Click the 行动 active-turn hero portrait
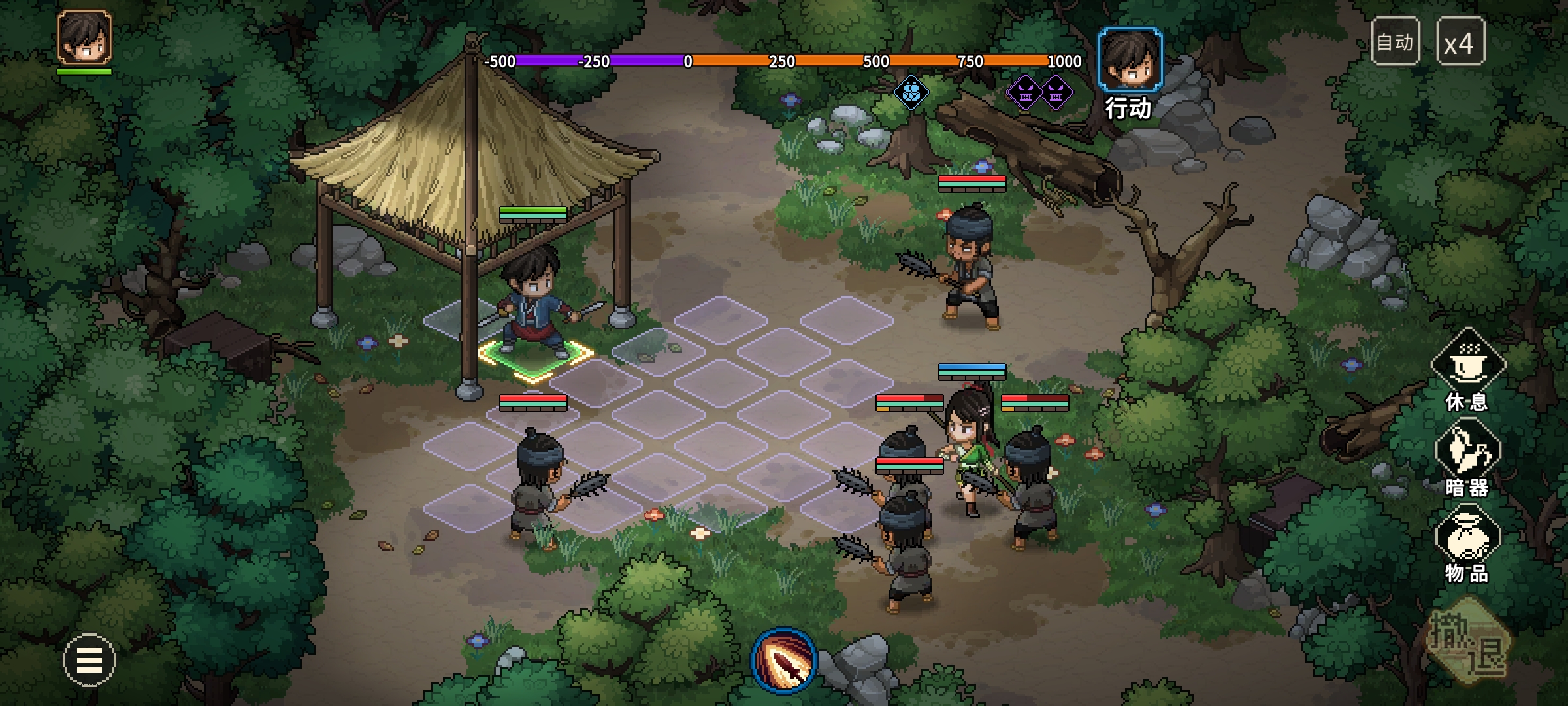 coord(1130,60)
